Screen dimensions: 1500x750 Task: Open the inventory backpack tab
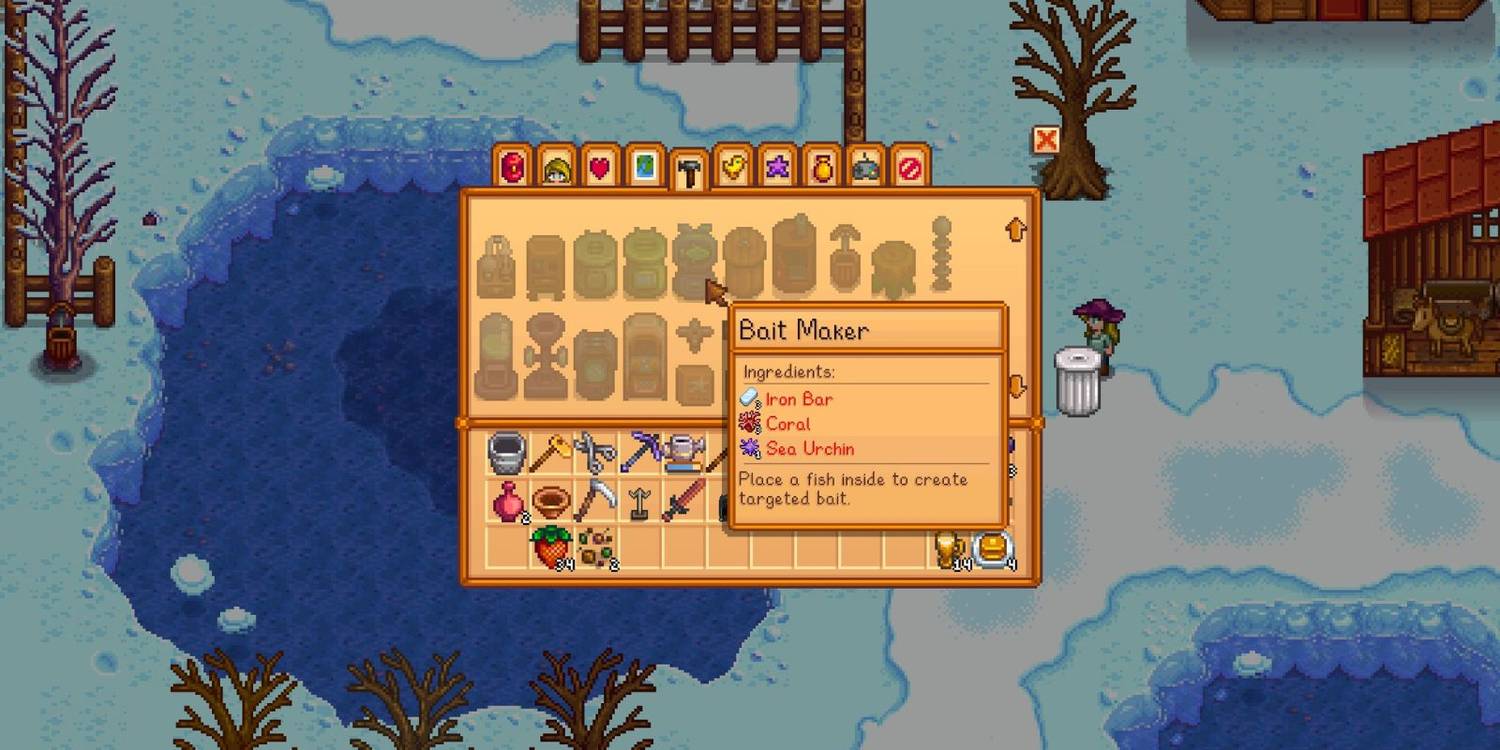pos(513,168)
